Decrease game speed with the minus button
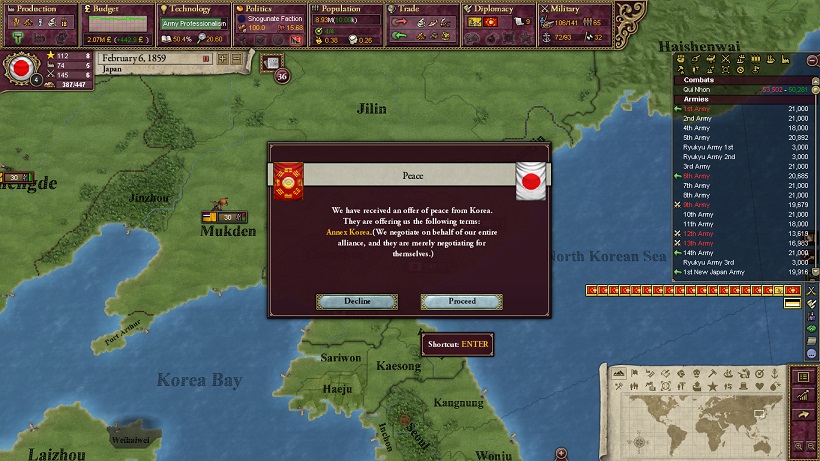 pos(236,59)
